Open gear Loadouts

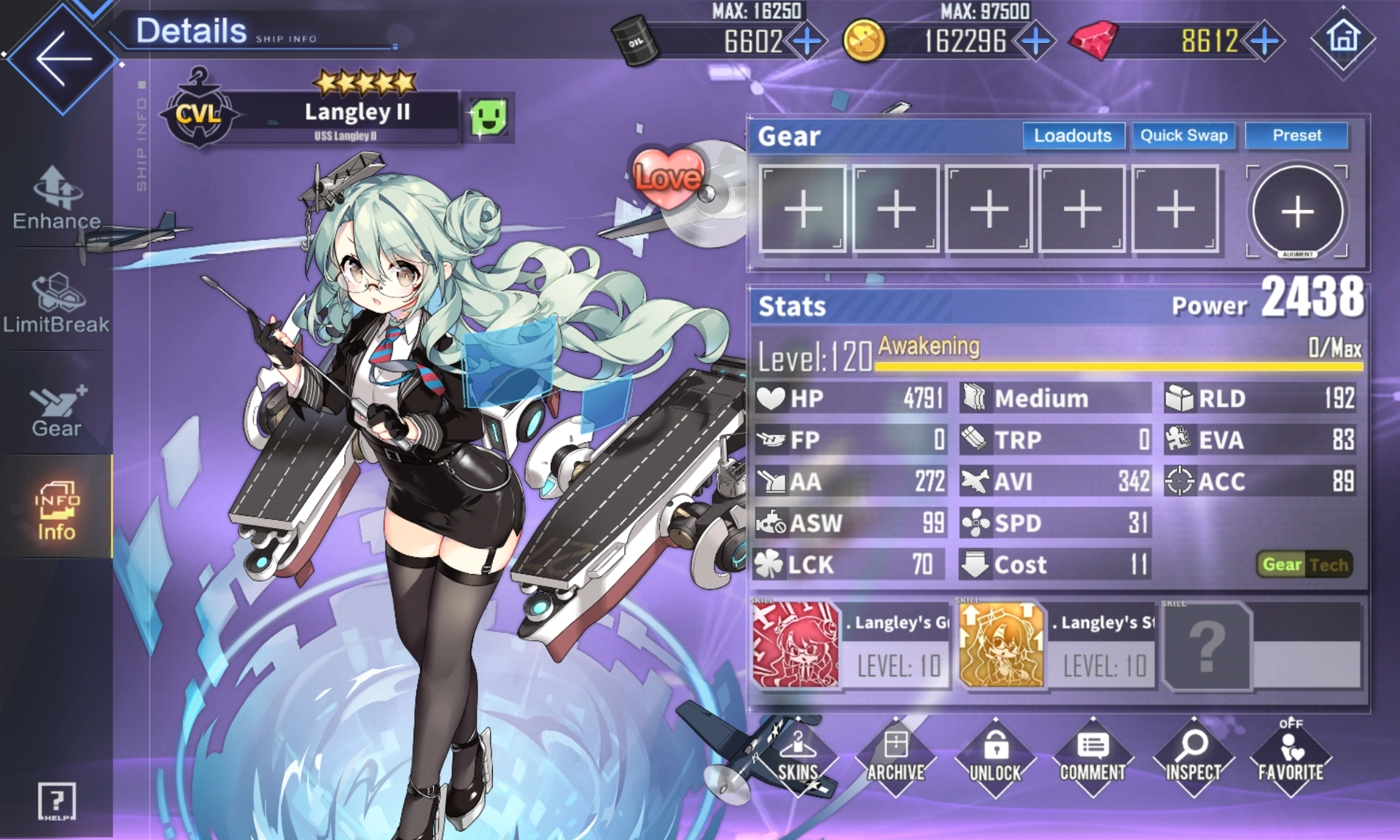pyautogui.click(x=1073, y=136)
